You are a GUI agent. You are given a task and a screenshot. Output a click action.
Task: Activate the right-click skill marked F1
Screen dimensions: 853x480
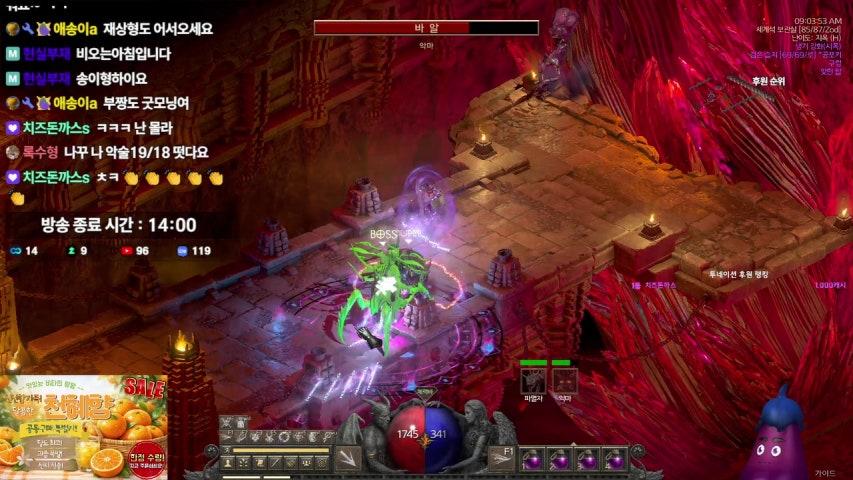click(503, 458)
